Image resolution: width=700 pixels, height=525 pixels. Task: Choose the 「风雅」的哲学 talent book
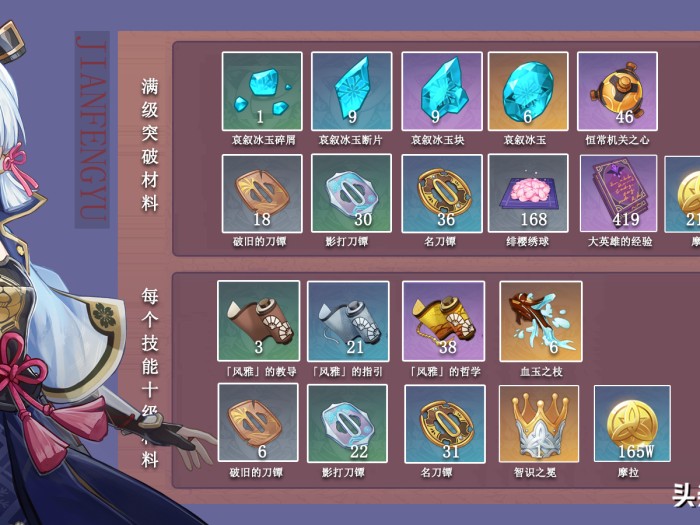[443, 320]
